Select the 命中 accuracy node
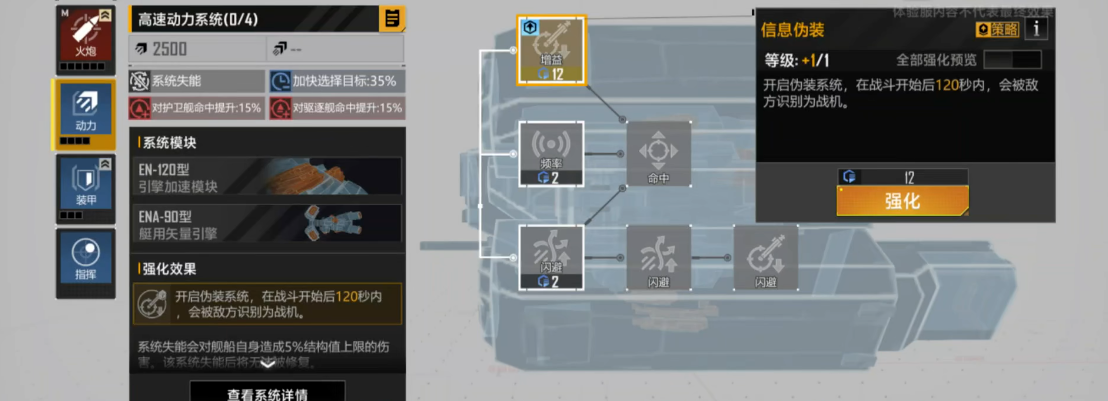The image size is (1108, 401). coord(658,153)
